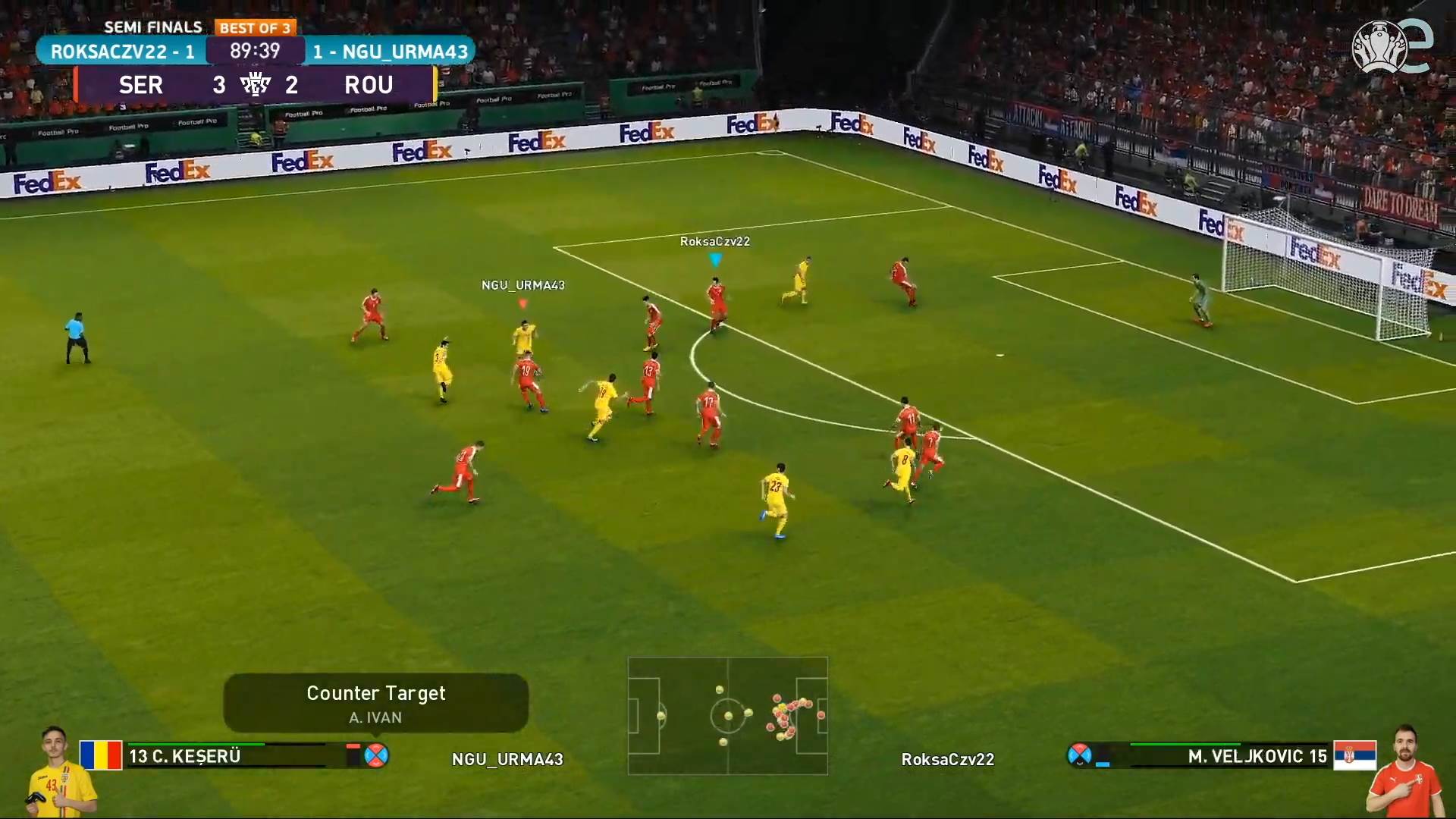Click the 89:39 match timer display
Viewport: 1456px width, 819px height.
(255, 52)
